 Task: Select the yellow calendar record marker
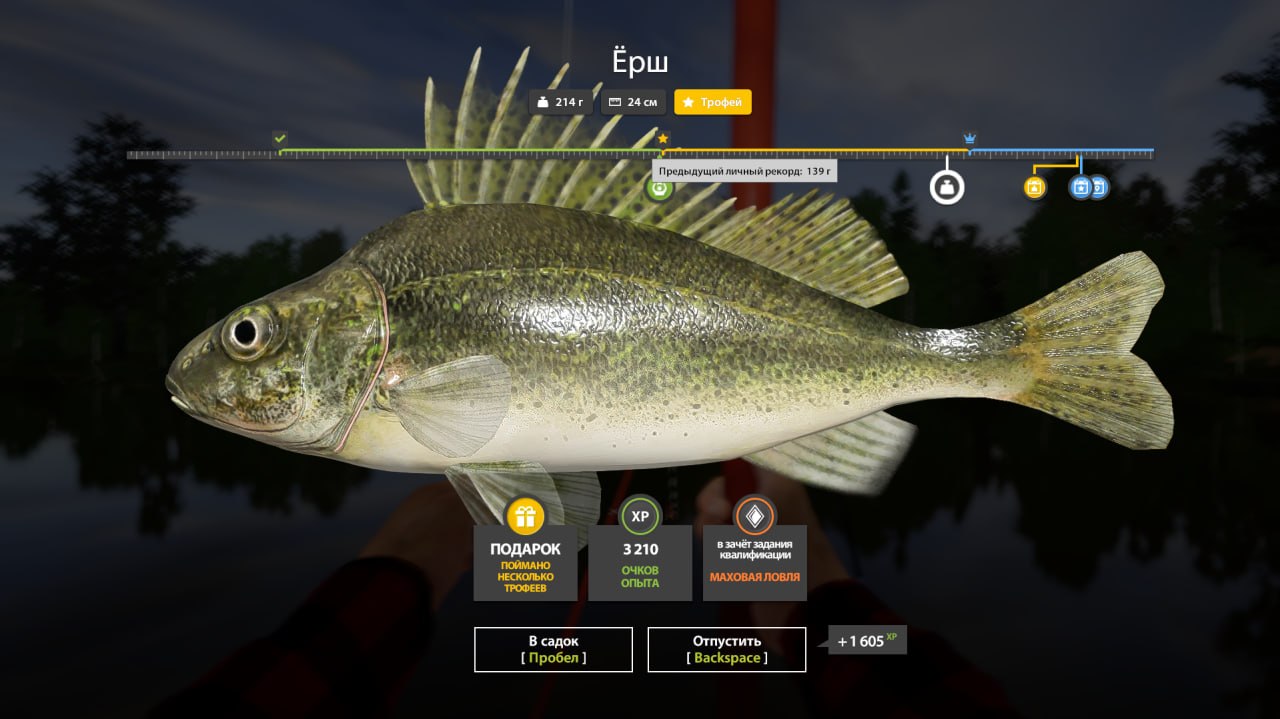1035,187
